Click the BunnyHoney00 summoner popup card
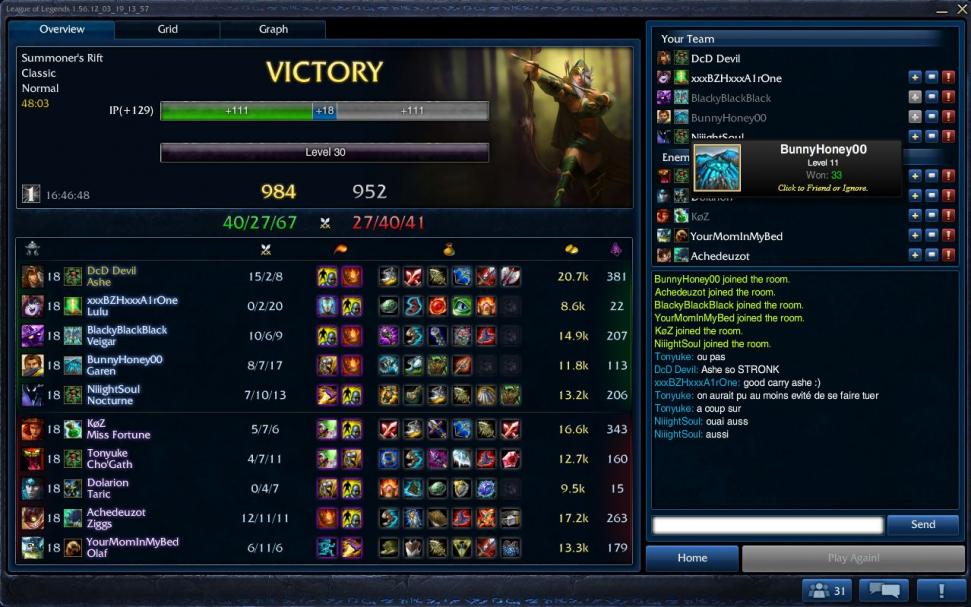 [796, 168]
